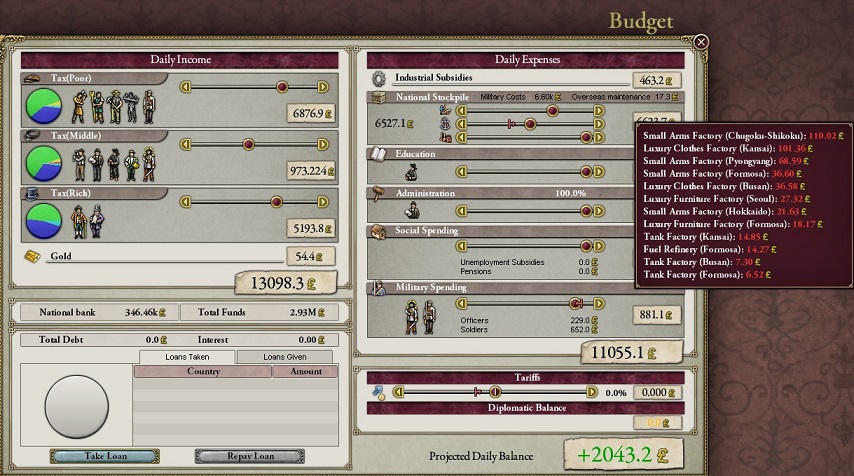Click the Social Spending slider track
The image size is (854, 476).
pos(530,247)
